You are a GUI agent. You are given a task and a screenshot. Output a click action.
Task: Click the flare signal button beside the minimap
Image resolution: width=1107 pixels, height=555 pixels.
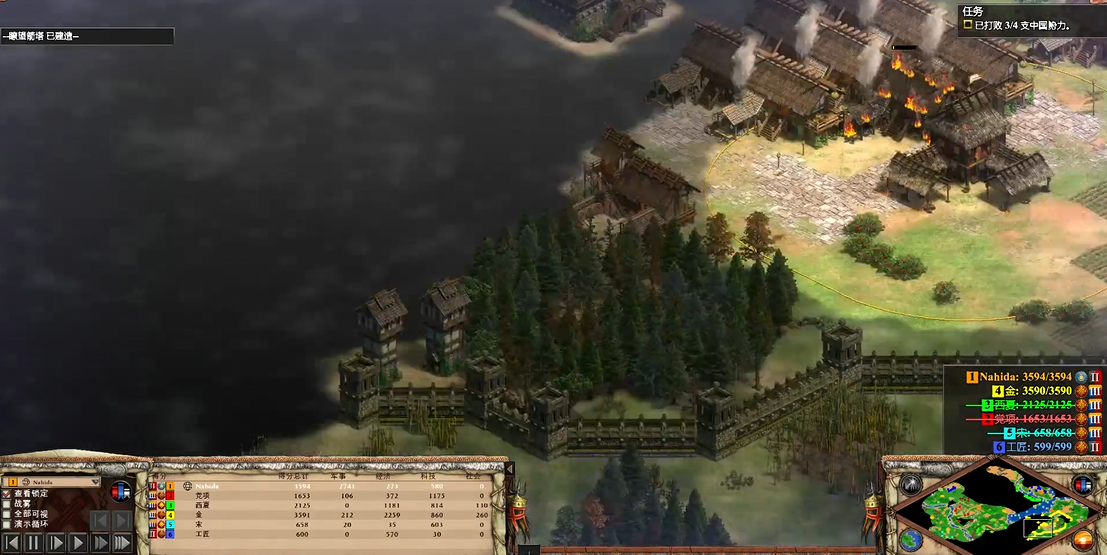910,485
